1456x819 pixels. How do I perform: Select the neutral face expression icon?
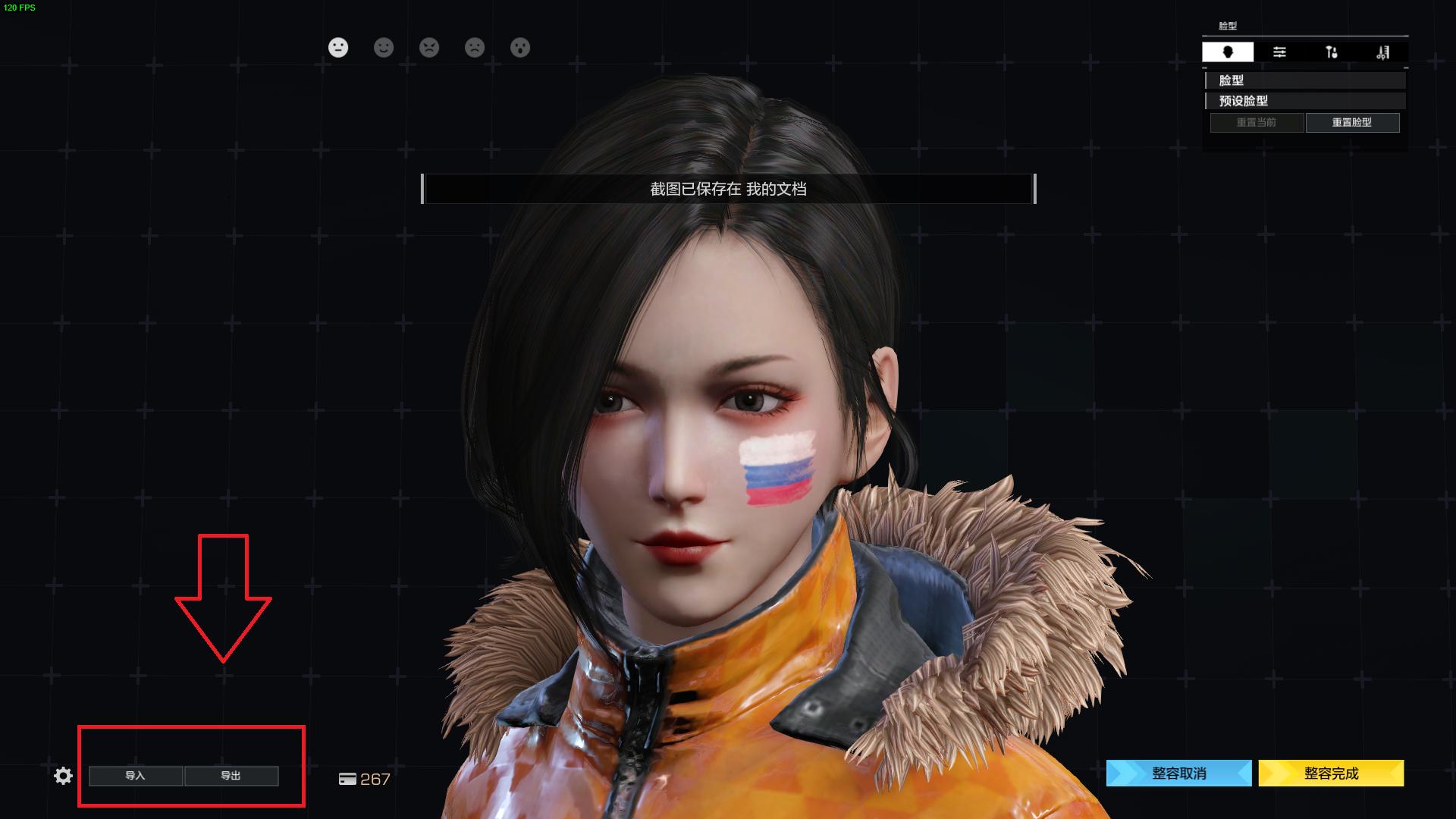tap(338, 48)
